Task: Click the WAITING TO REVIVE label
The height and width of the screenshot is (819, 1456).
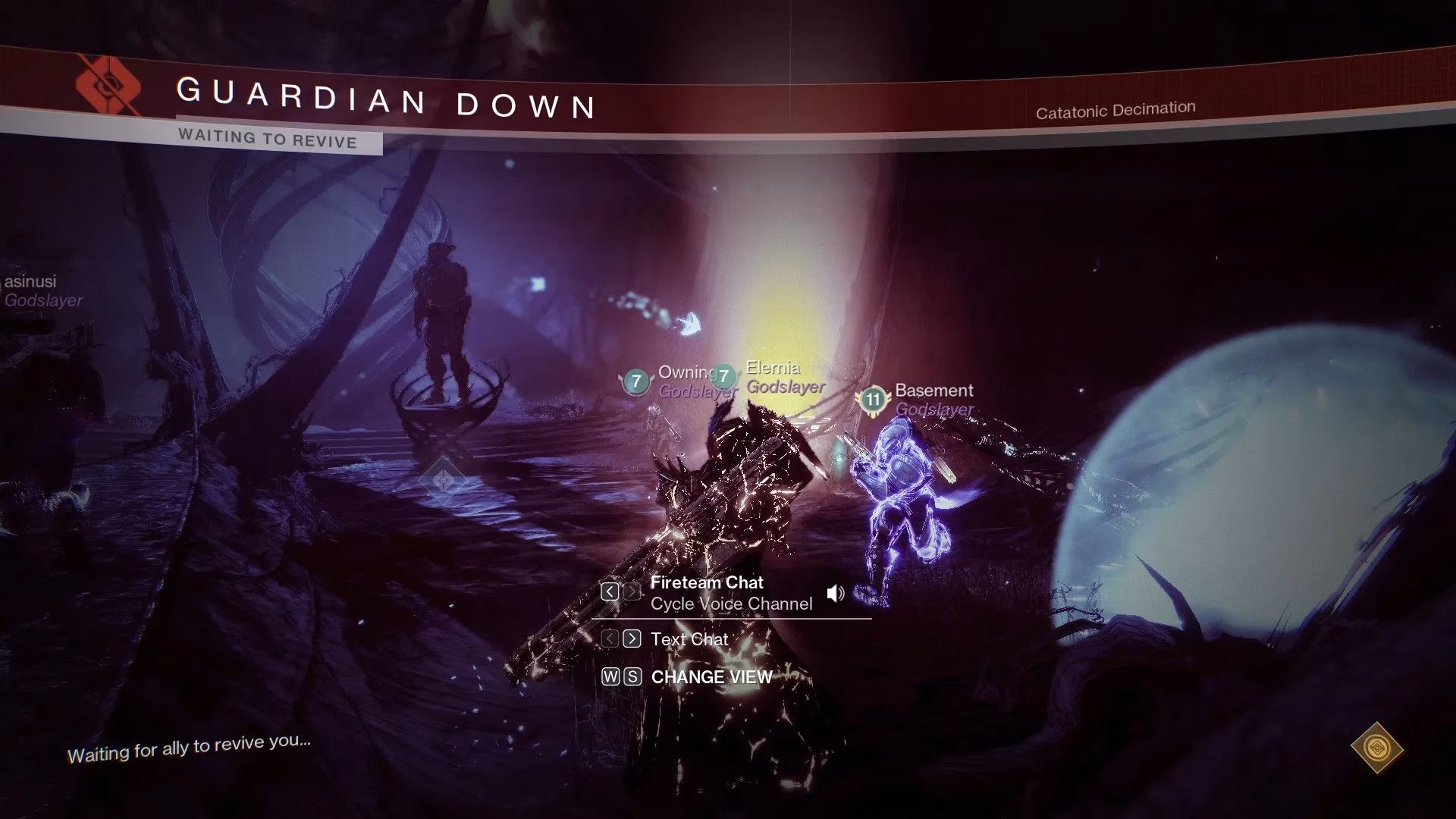Action: coord(267,140)
